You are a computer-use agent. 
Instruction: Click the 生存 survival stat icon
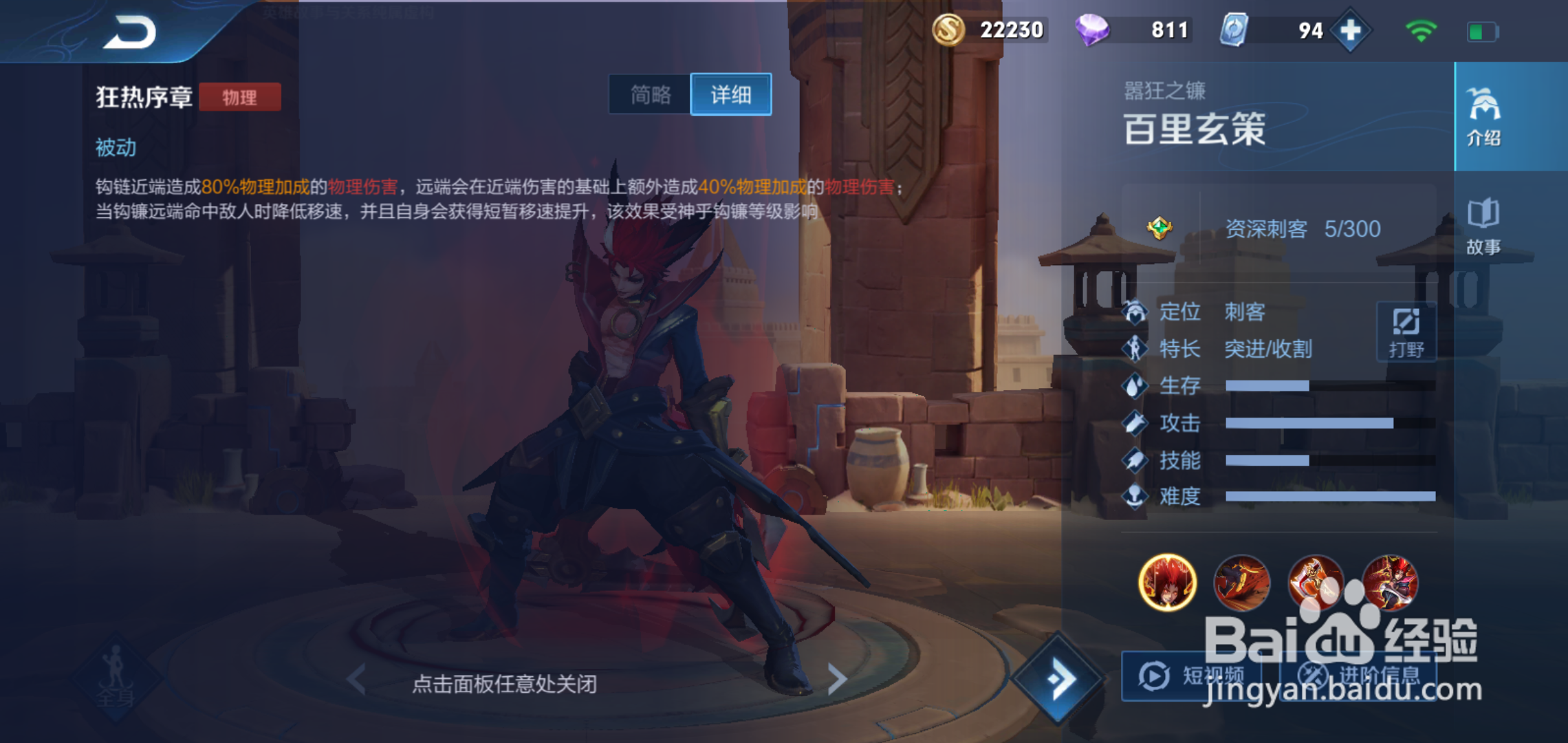[1135, 387]
